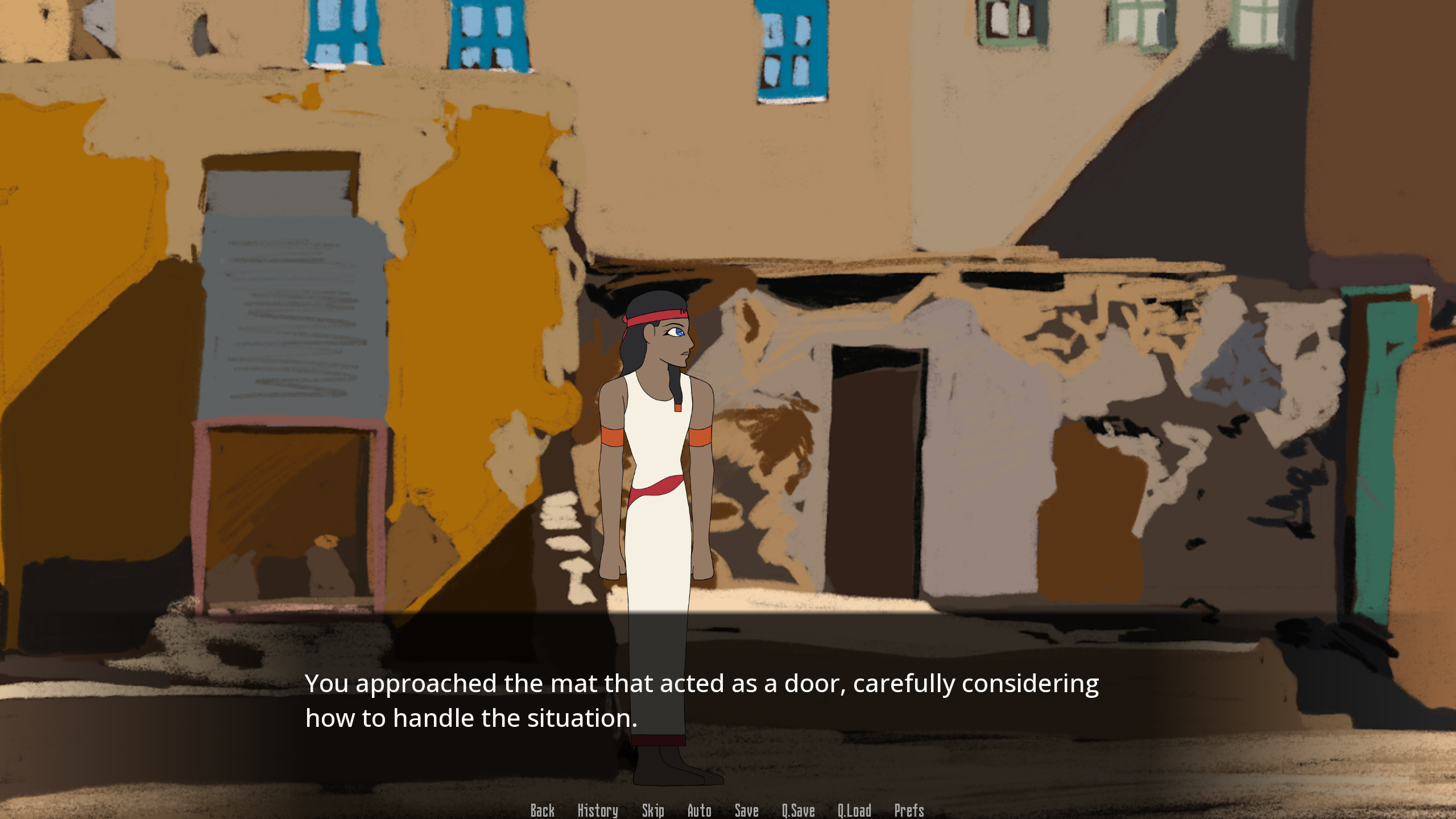This screenshot has width=1456, height=819.
Task: Open the Save game screen
Action: coord(746,810)
